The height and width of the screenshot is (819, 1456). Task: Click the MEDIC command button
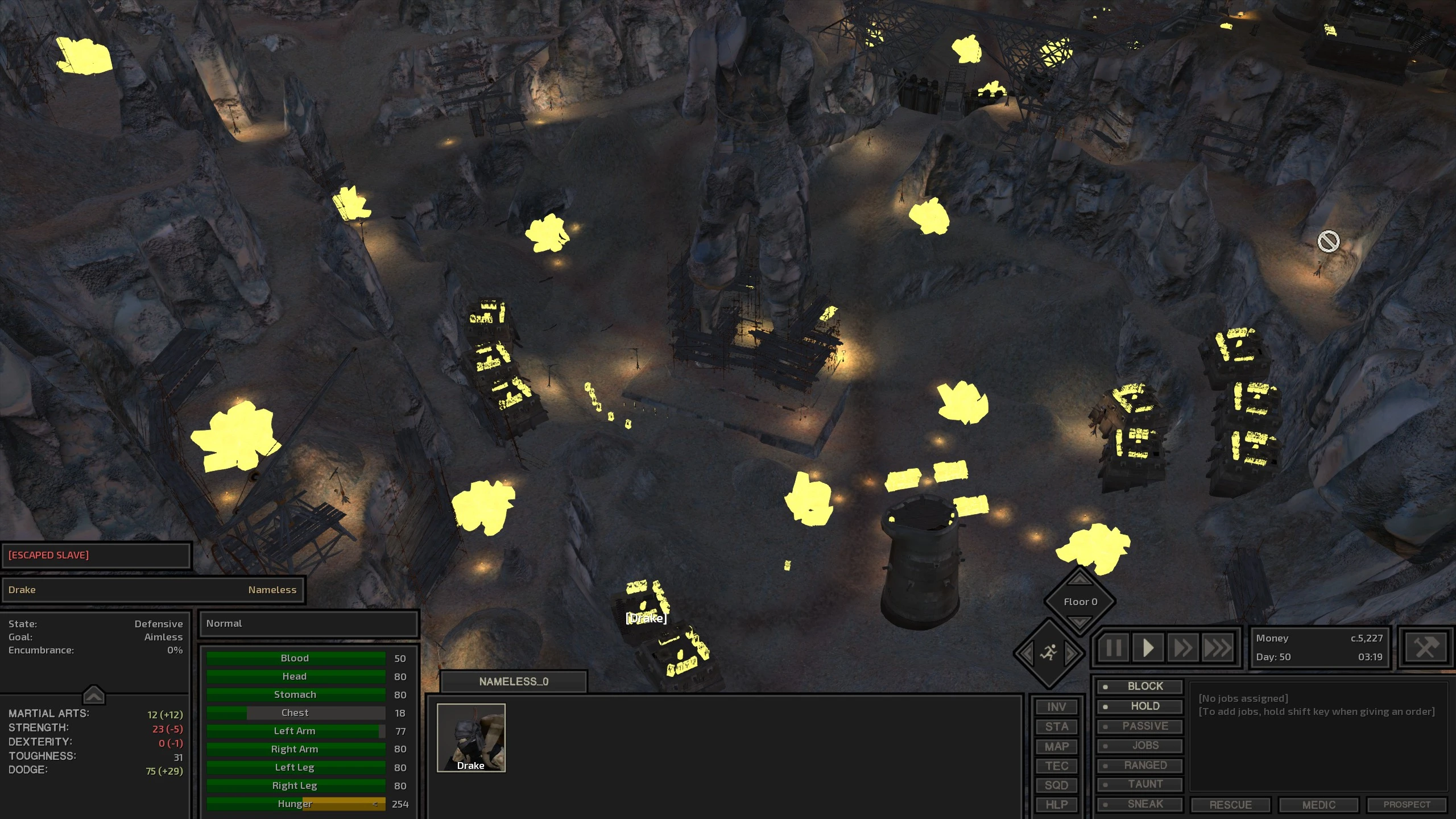click(x=1318, y=805)
